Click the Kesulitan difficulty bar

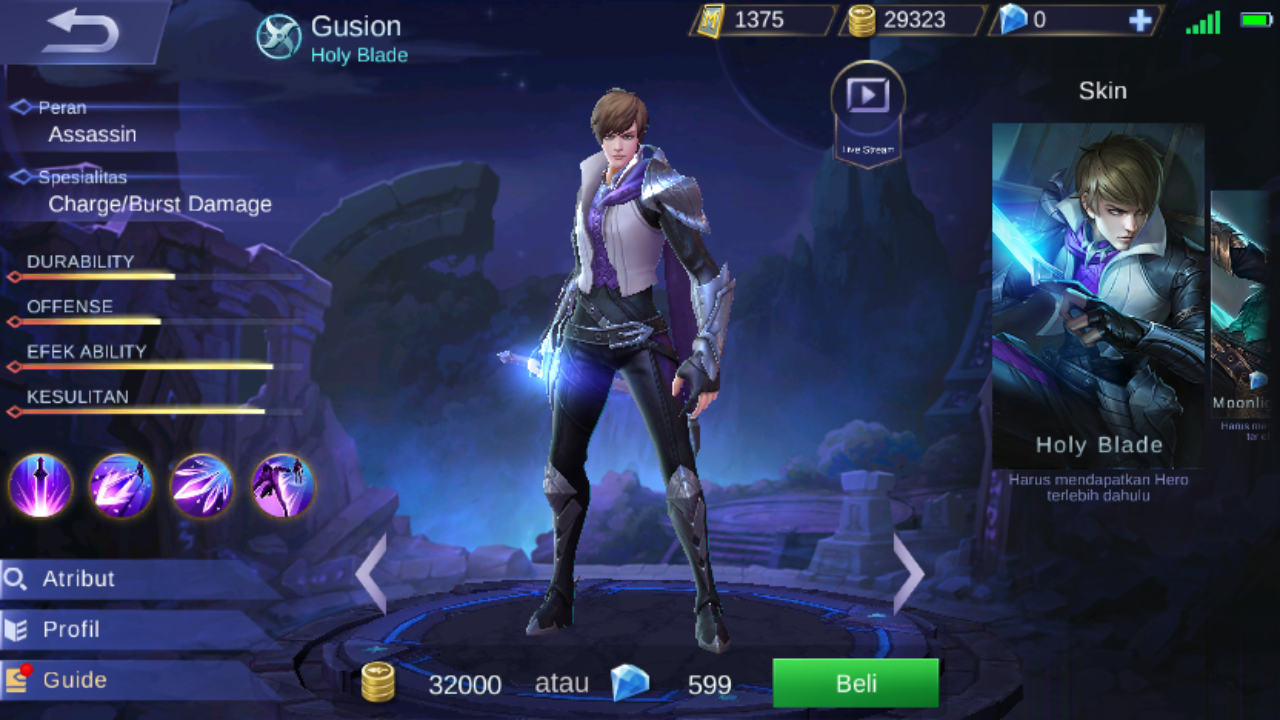click(x=150, y=410)
